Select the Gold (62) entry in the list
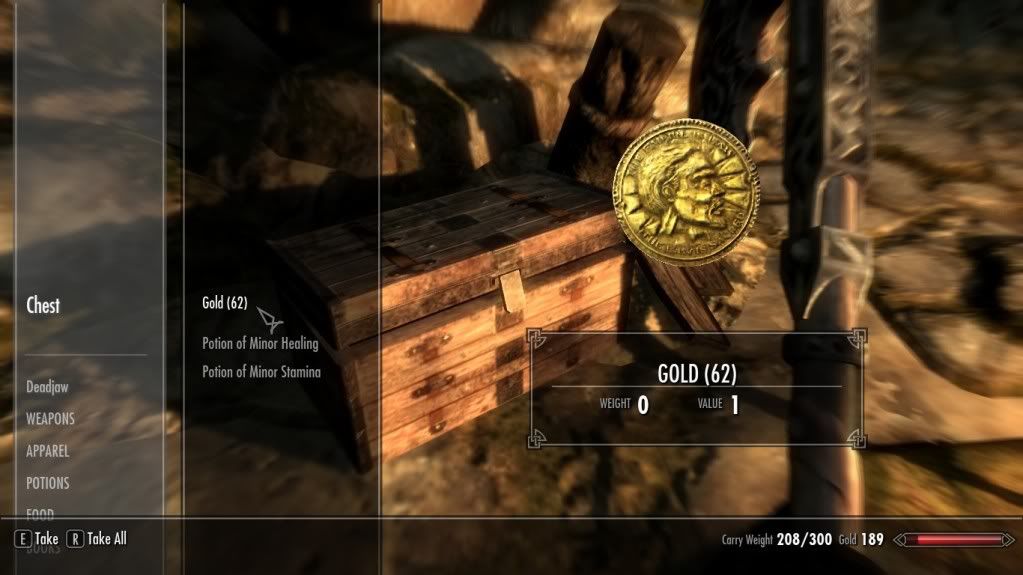1023x575 pixels. pos(224,303)
